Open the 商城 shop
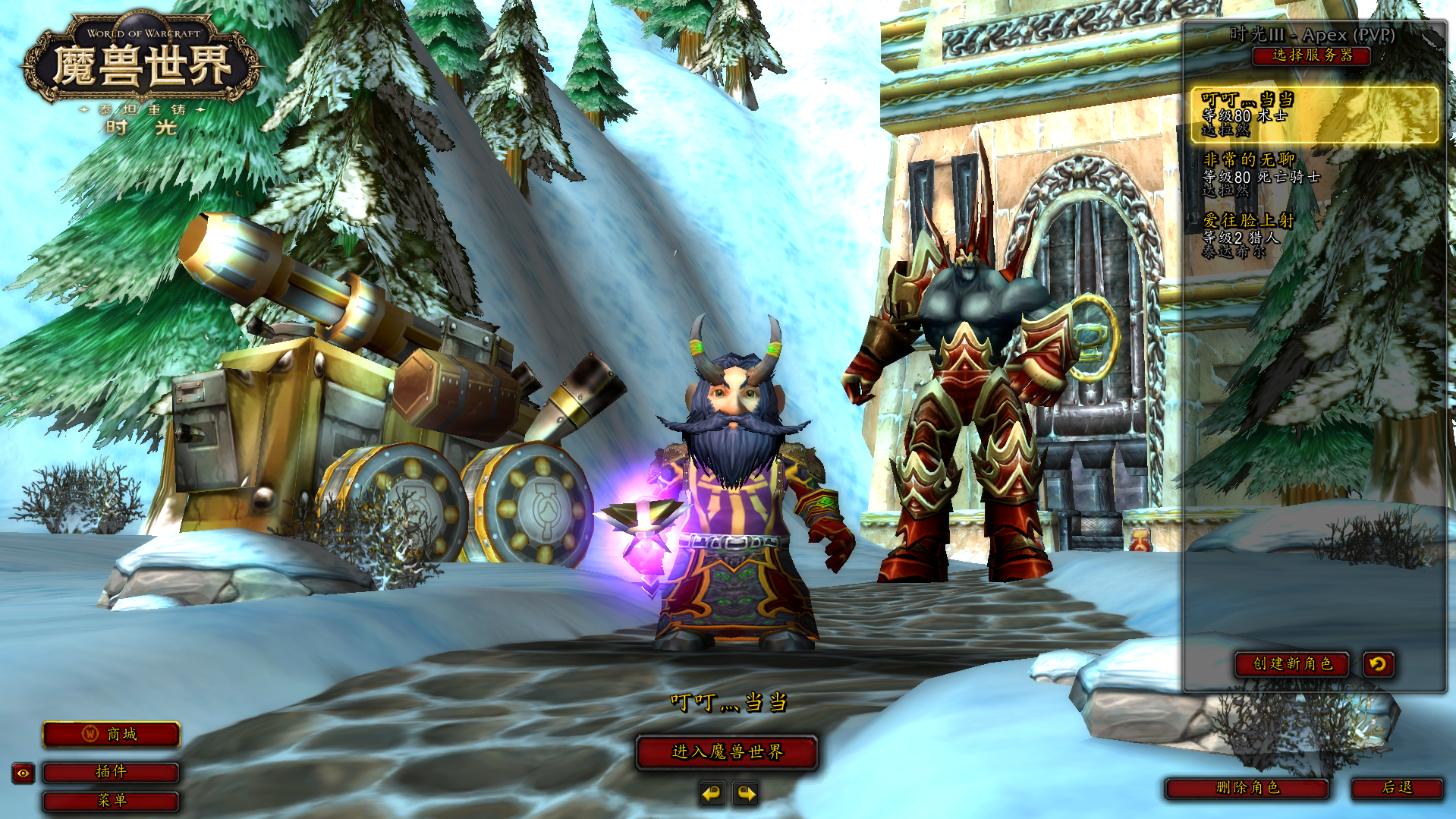1456x819 pixels. [111, 735]
